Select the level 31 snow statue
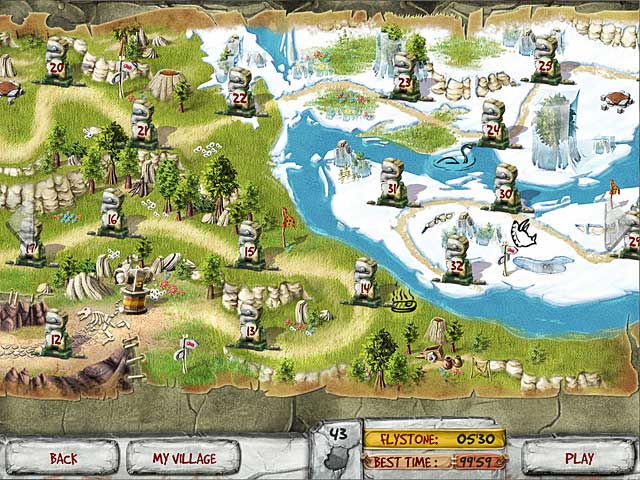640x480 pixels. click(x=392, y=182)
